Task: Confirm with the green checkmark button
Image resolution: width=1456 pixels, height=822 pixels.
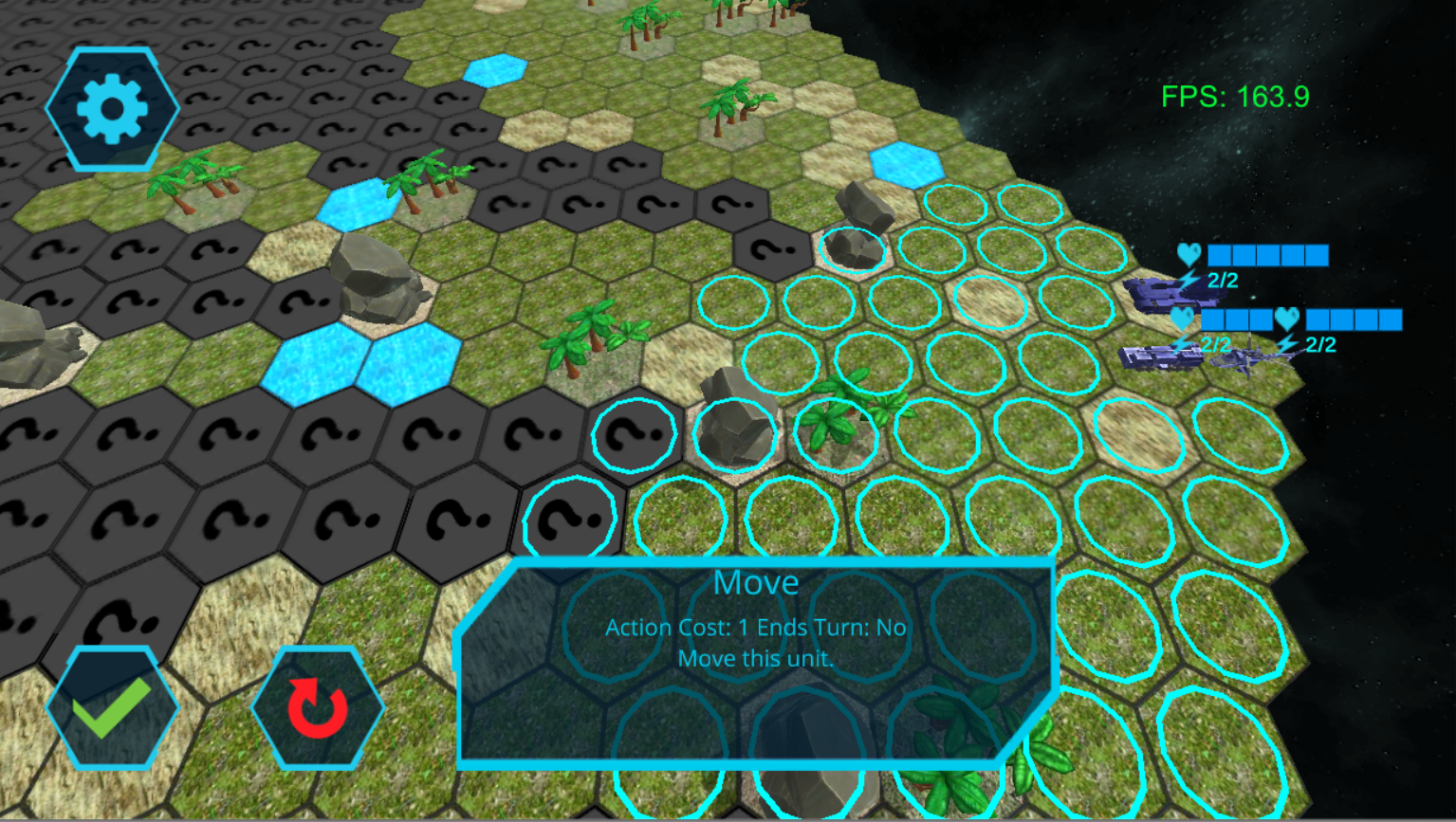Action: (x=112, y=707)
